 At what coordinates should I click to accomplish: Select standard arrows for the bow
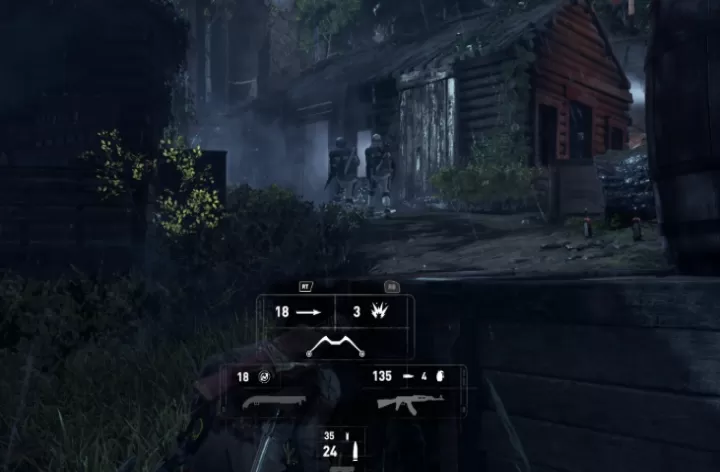click(x=296, y=312)
